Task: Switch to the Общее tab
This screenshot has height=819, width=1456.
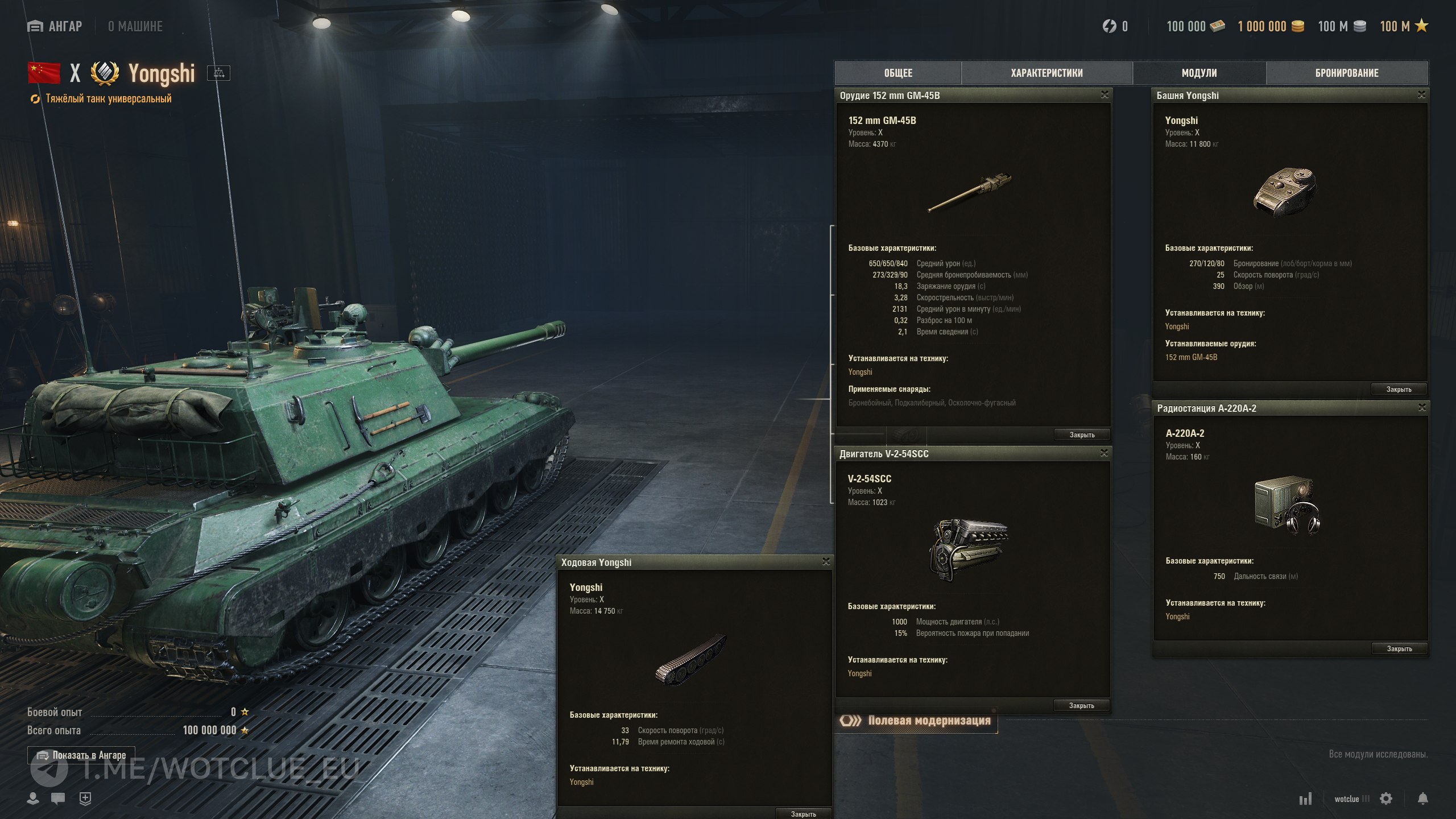Action: pos(898,73)
